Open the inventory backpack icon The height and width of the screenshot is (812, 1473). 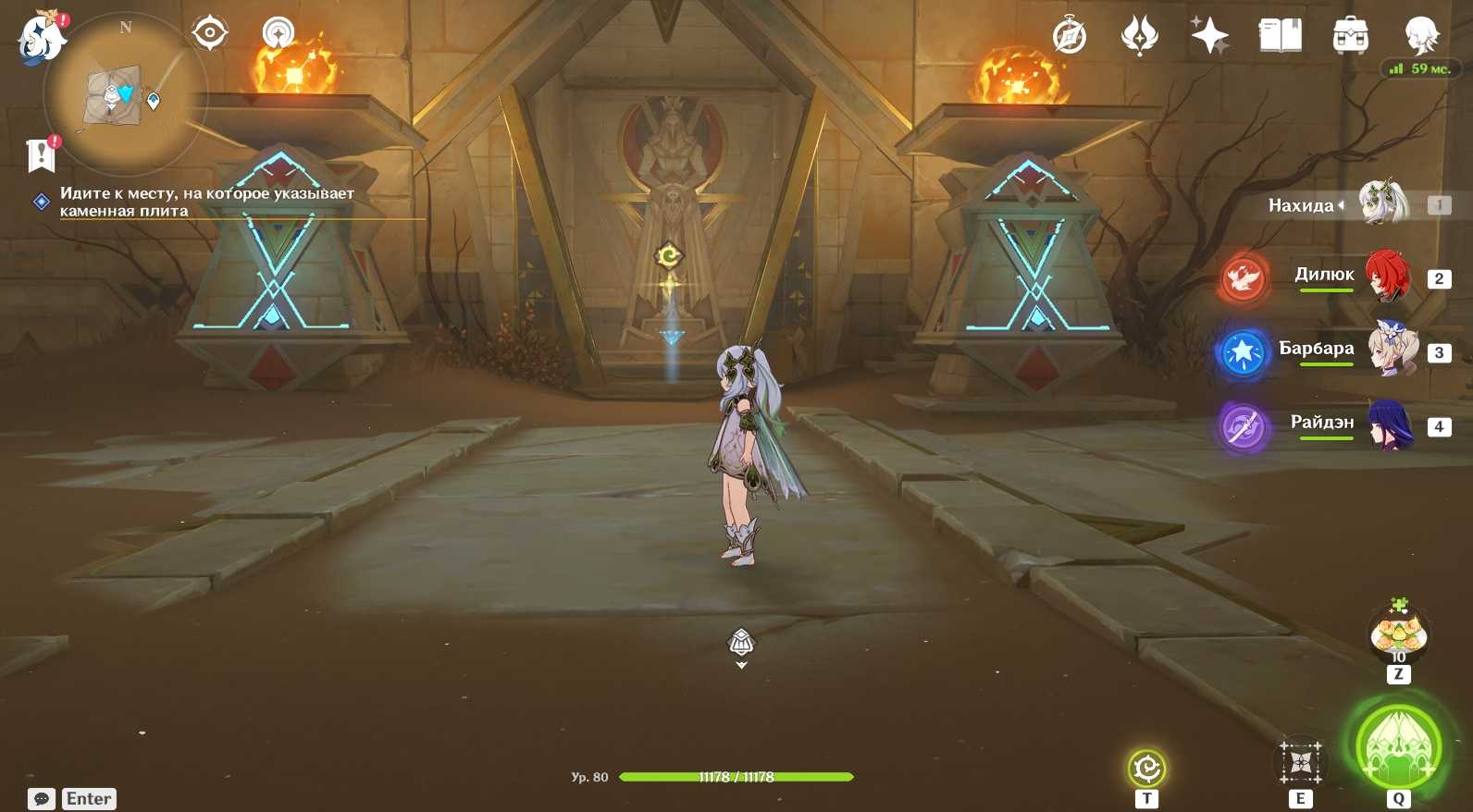[1350, 37]
